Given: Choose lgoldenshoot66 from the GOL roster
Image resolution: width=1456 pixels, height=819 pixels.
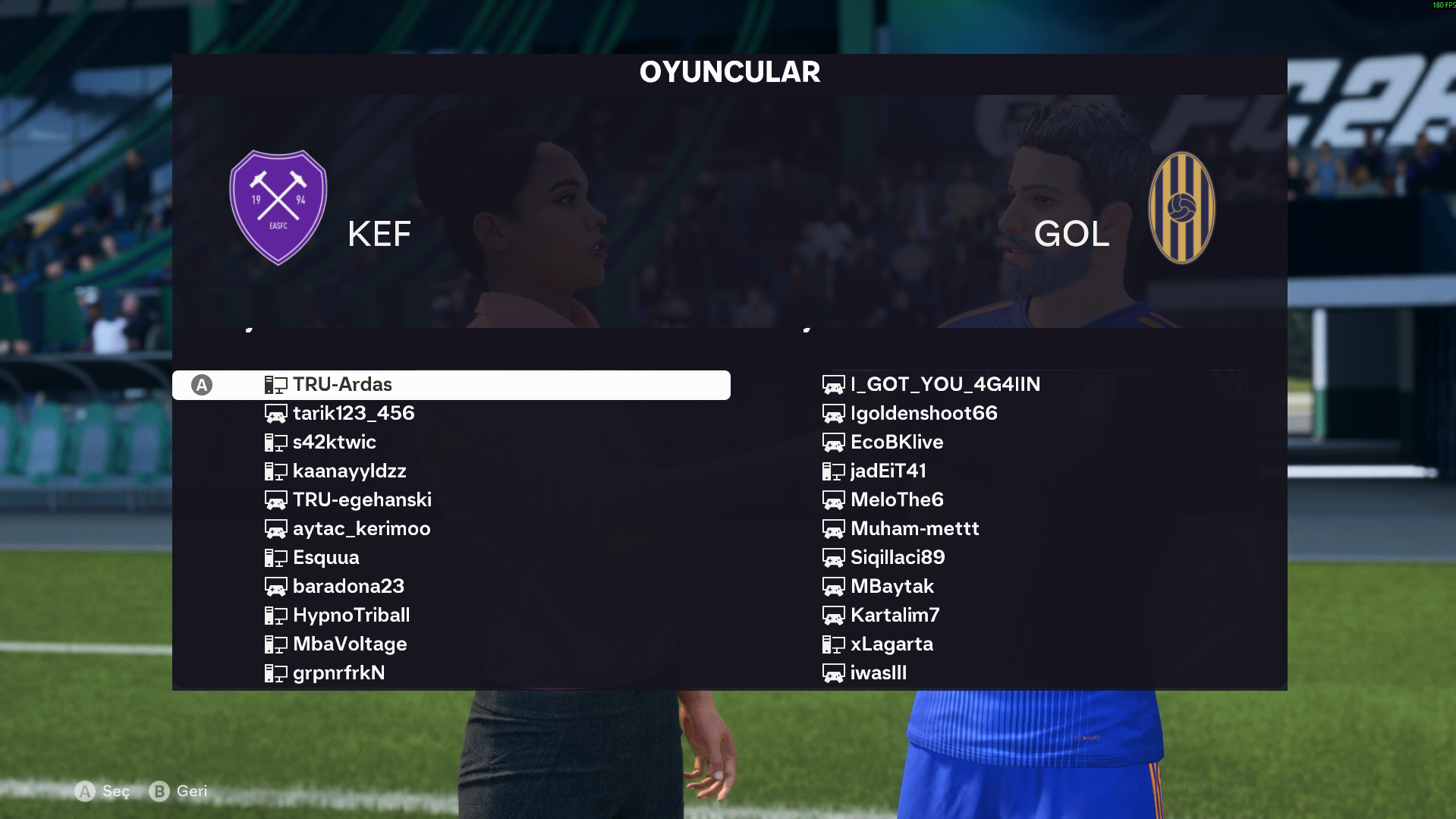Looking at the screenshot, I should pos(923,414).
